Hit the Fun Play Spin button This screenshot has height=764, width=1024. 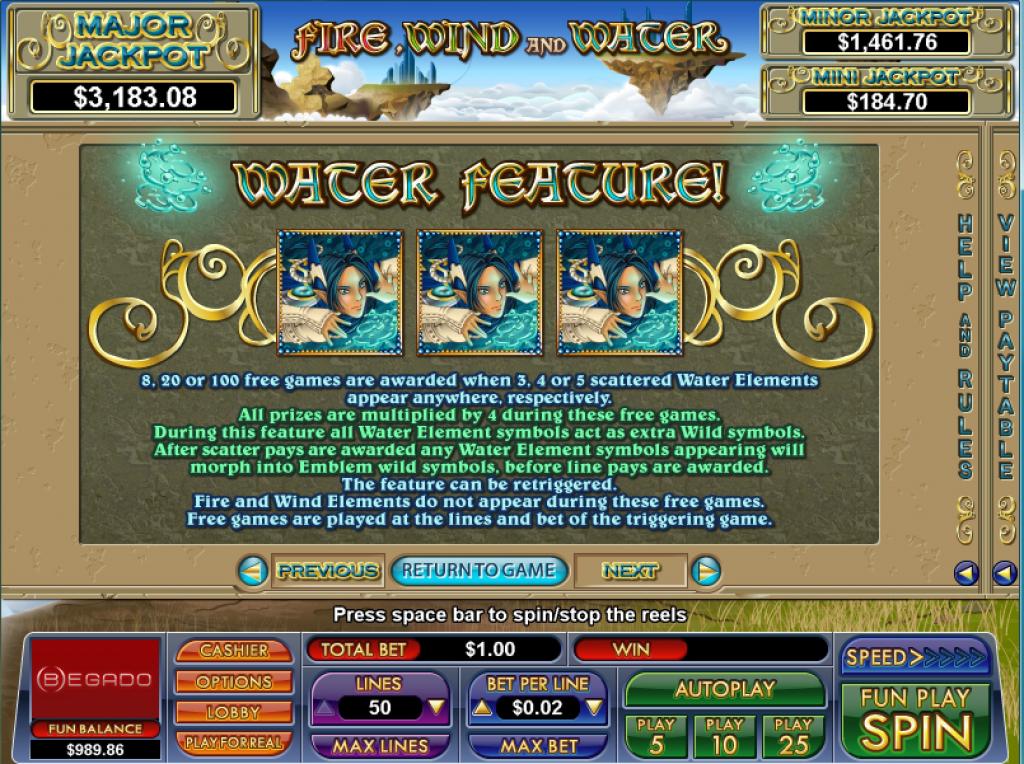pos(915,720)
